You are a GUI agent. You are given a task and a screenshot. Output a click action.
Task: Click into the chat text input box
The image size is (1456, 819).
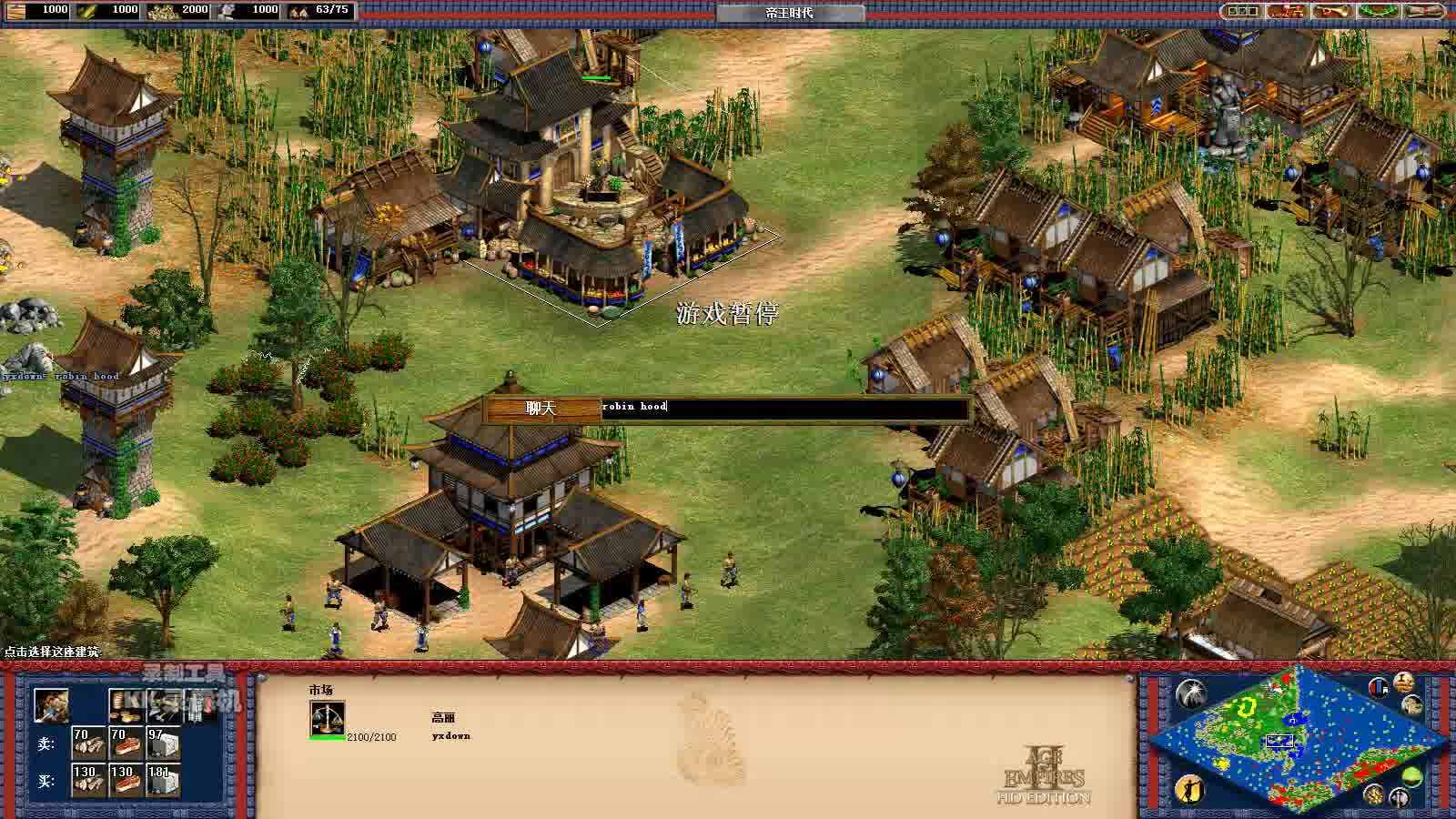tap(784, 408)
